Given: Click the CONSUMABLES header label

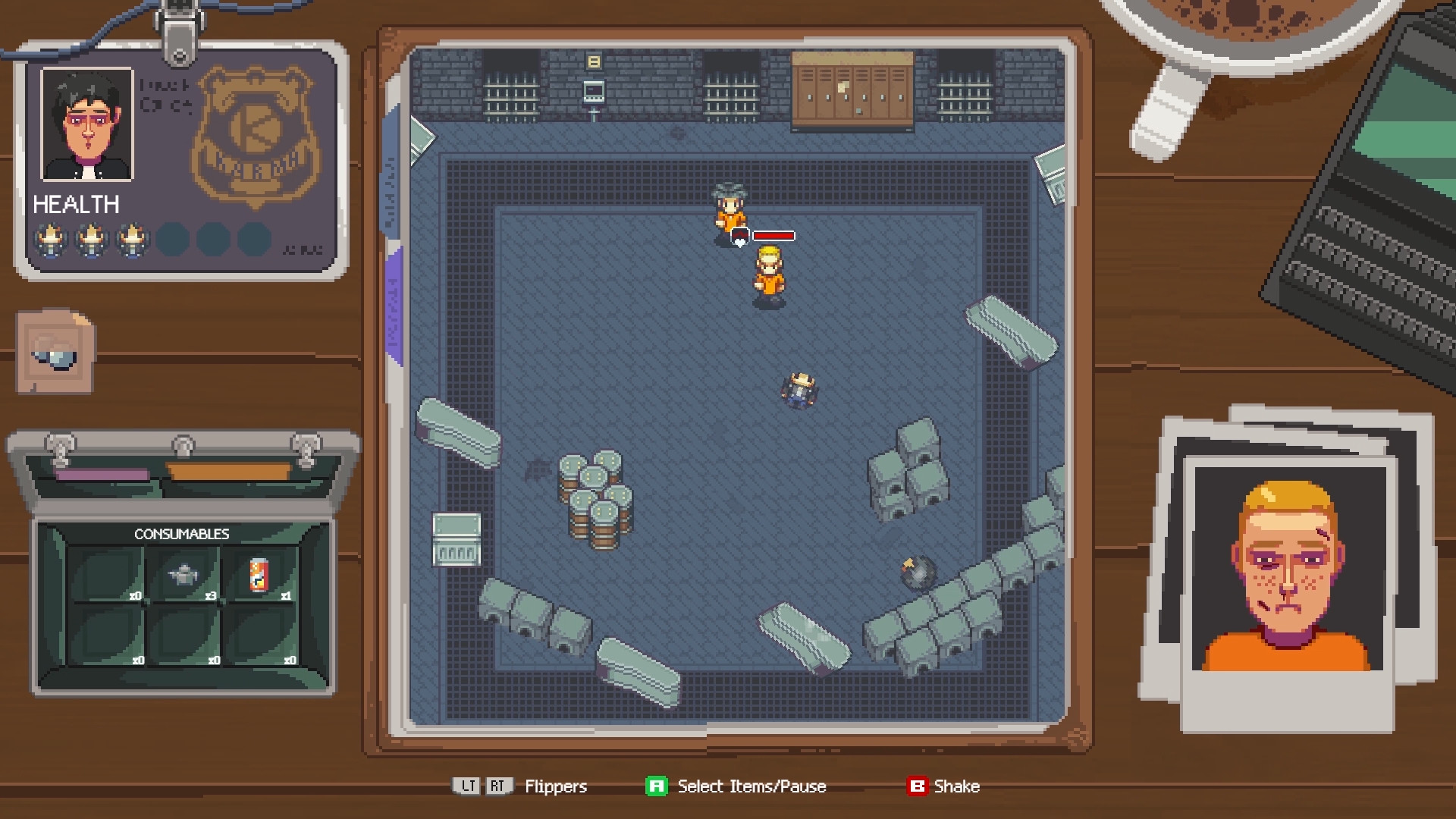Looking at the screenshot, I should [x=182, y=533].
